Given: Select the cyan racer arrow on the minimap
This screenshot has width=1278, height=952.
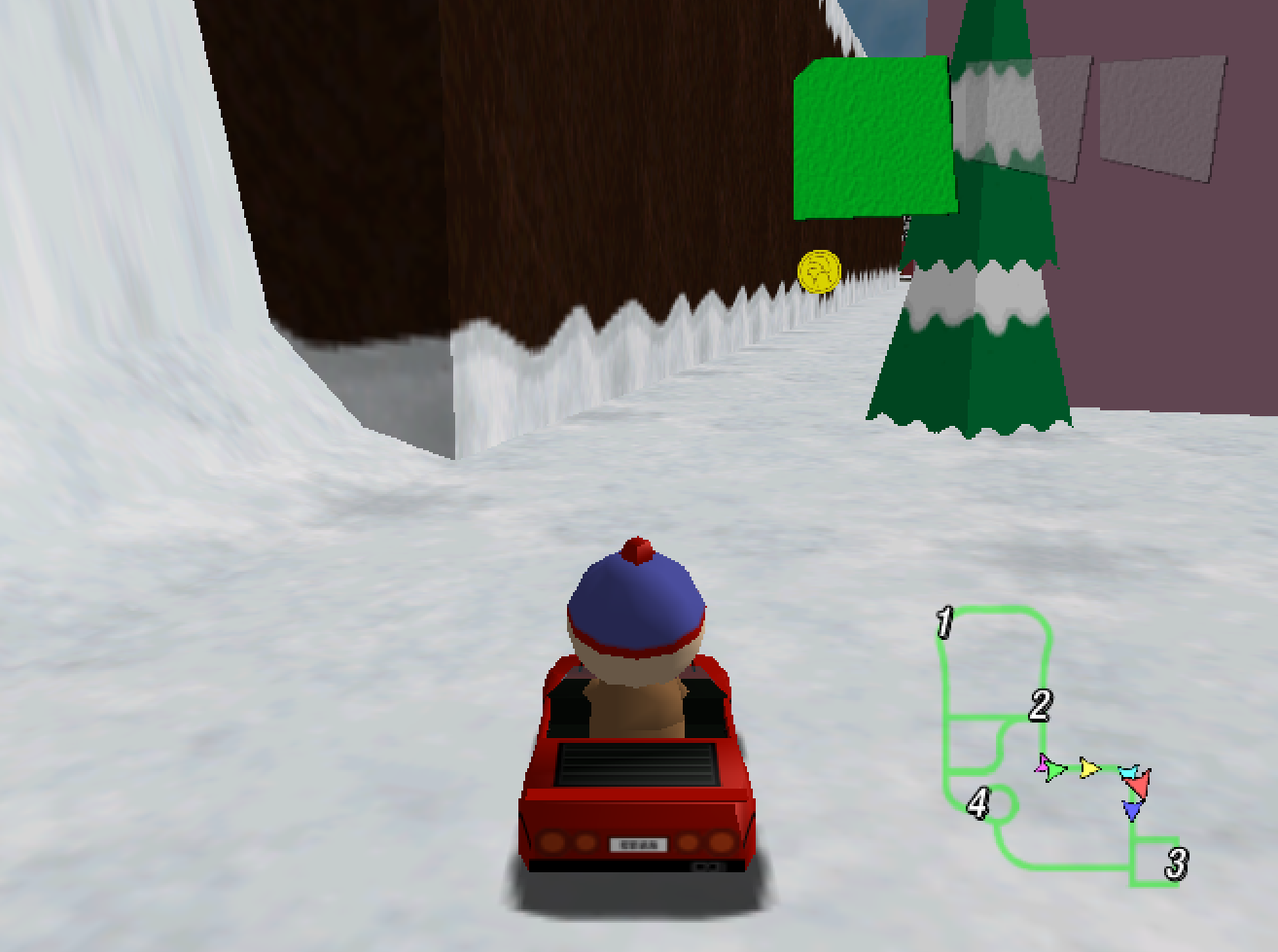Looking at the screenshot, I should click(x=1129, y=772).
